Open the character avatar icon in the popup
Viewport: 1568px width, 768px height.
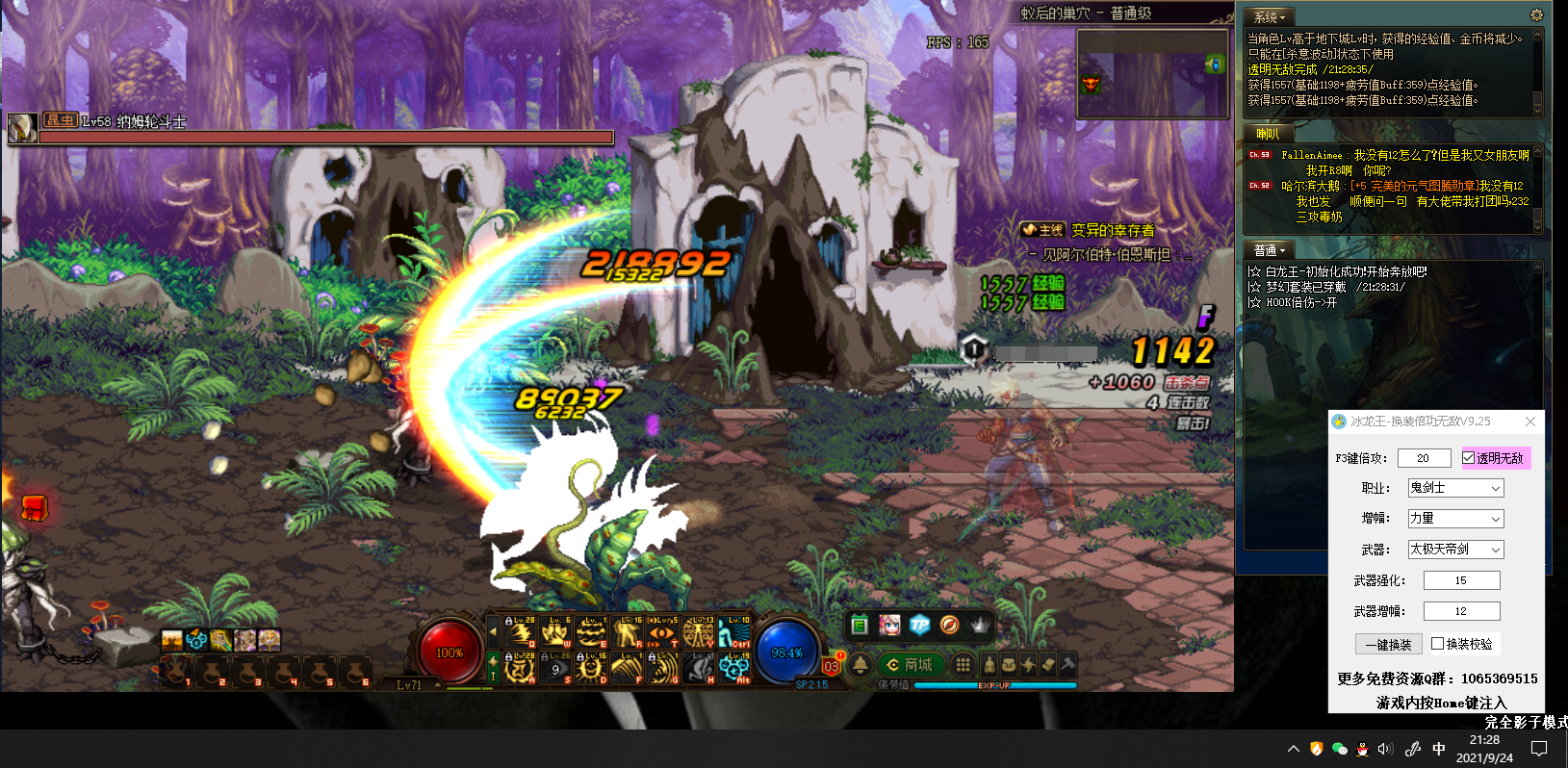[889, 625]
